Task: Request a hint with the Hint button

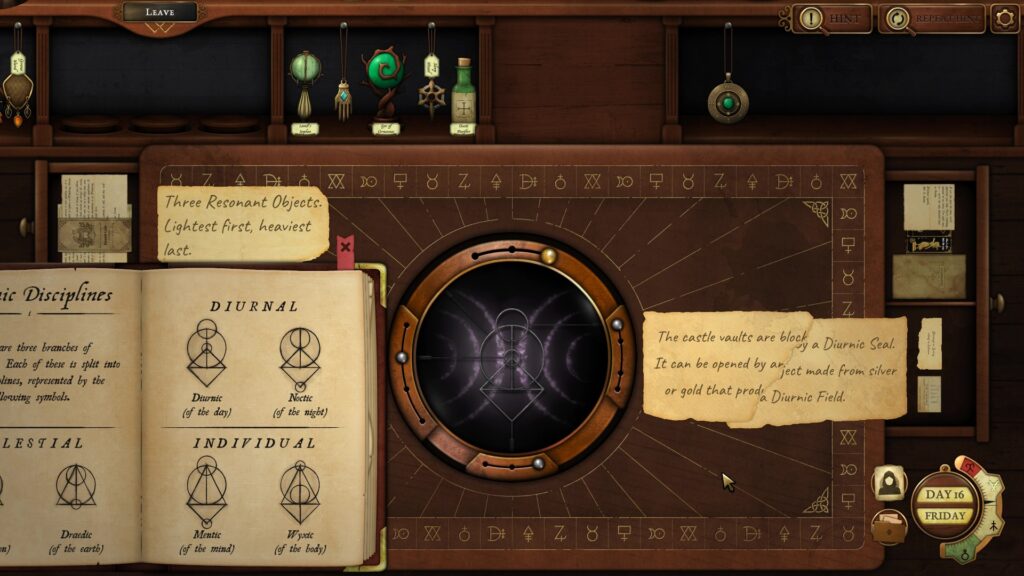Action: (x=832, y=18)
